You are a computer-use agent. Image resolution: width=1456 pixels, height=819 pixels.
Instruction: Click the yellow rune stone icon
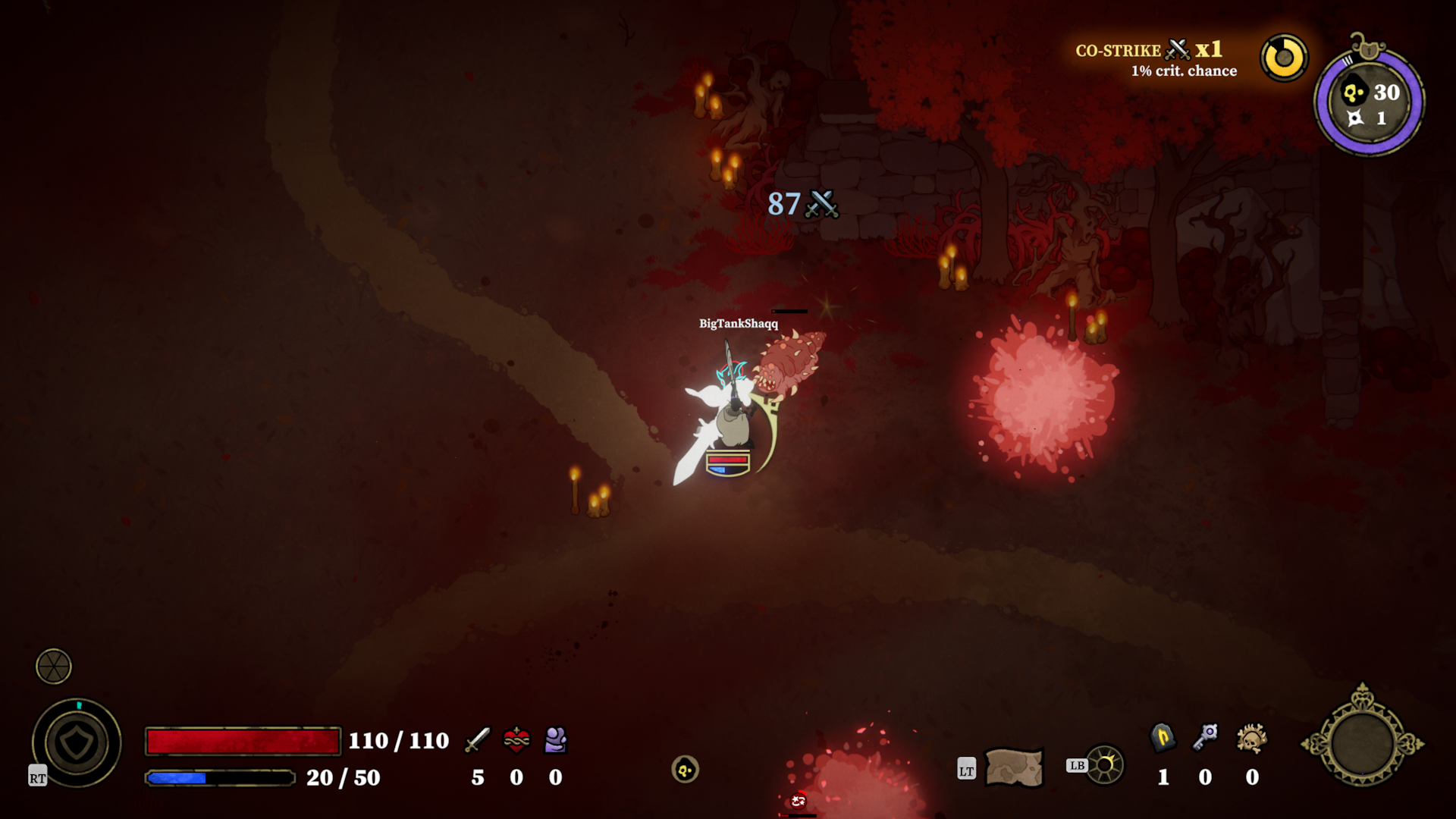pyautogui.click(x=1163, y=737)
